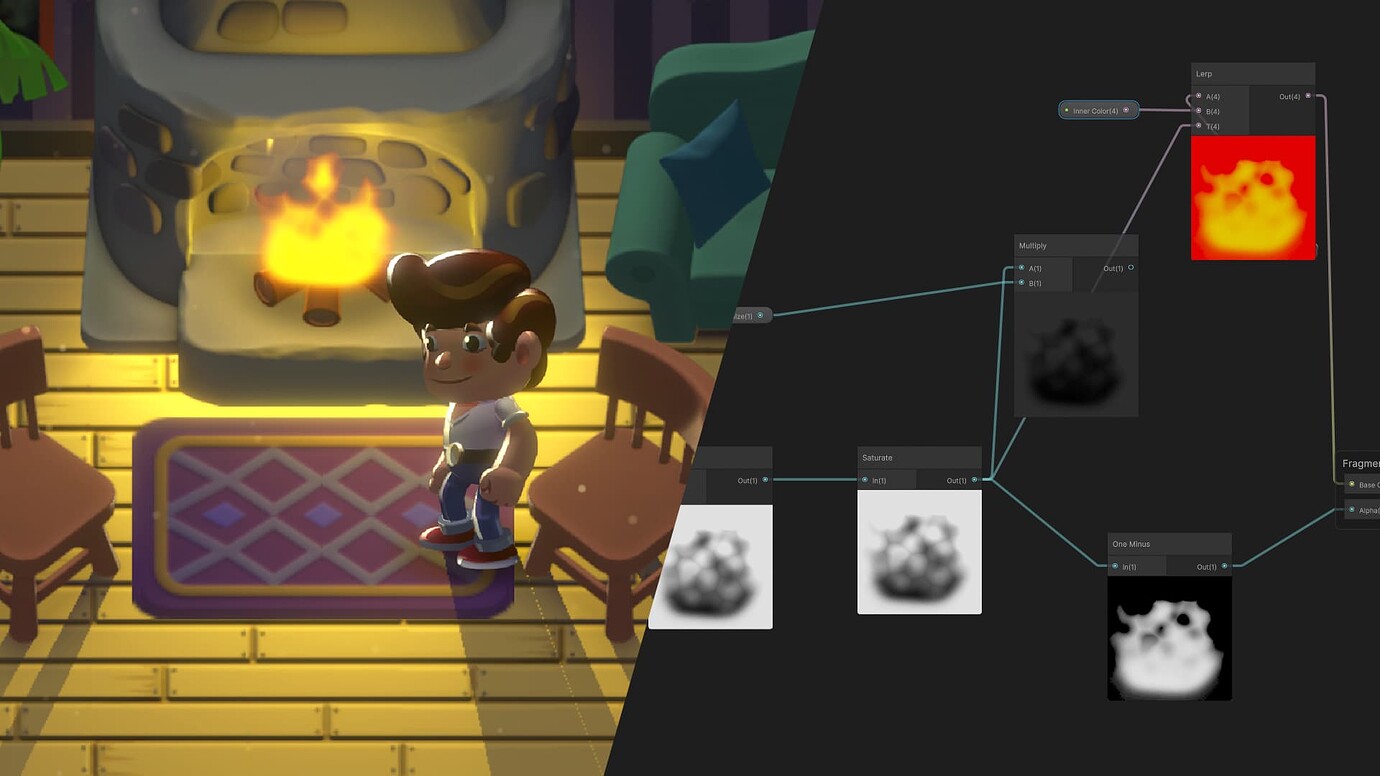Click the Base Color port on the Fragment block
The width and height of the screenshot is (1380, 776).
(x=1351, y=485)
